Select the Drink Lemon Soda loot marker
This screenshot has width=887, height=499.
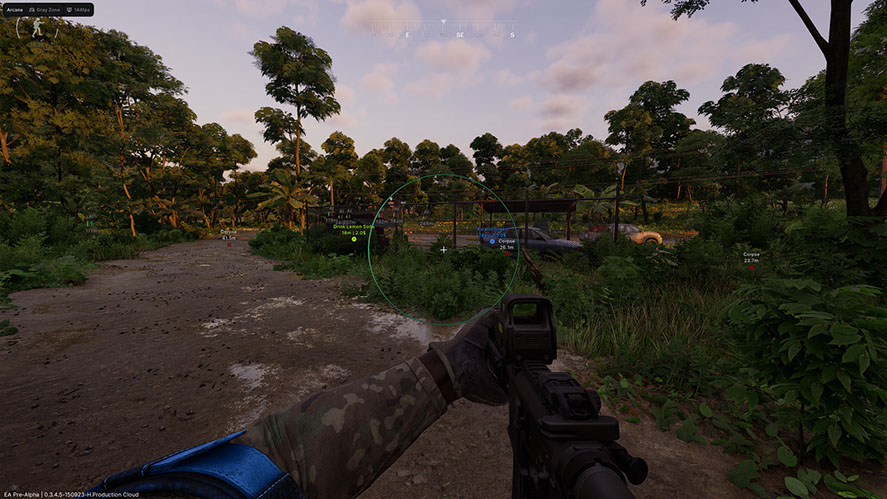tap(354, 239)
